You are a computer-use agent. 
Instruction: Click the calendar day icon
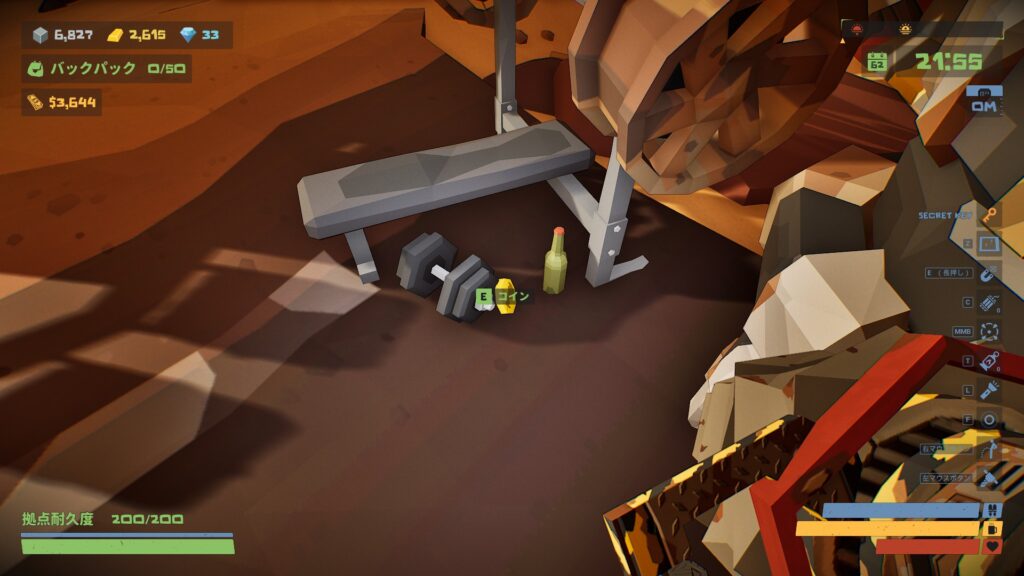(877, 61)
